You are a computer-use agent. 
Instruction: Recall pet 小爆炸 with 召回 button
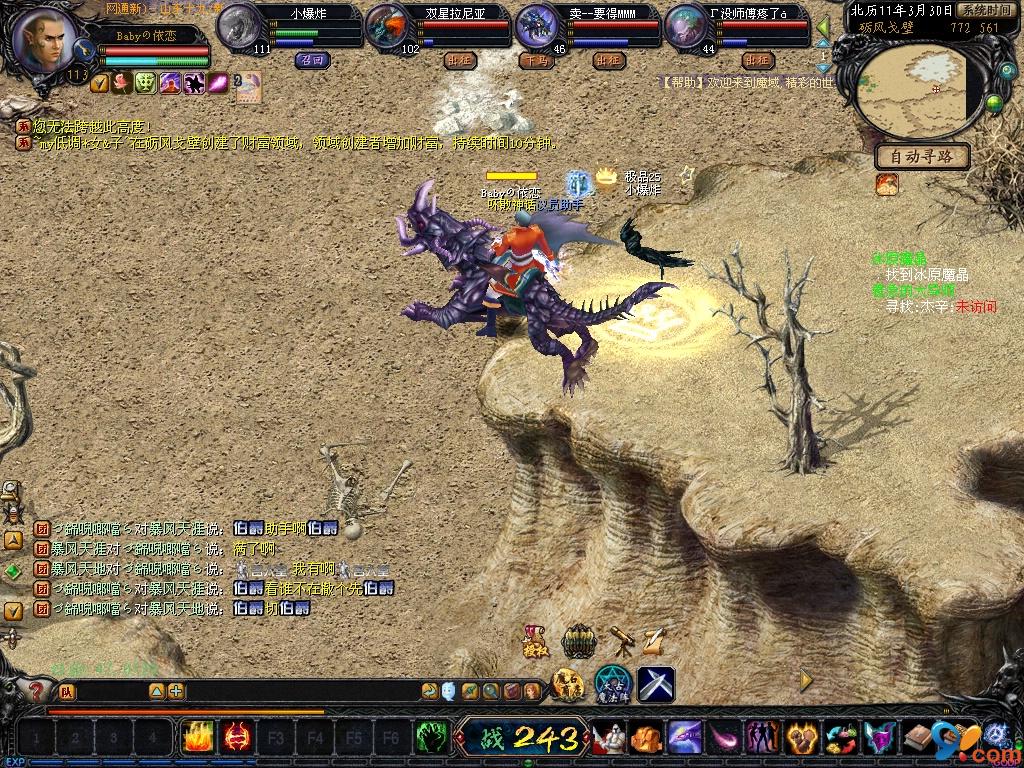[x=307, y=60]
